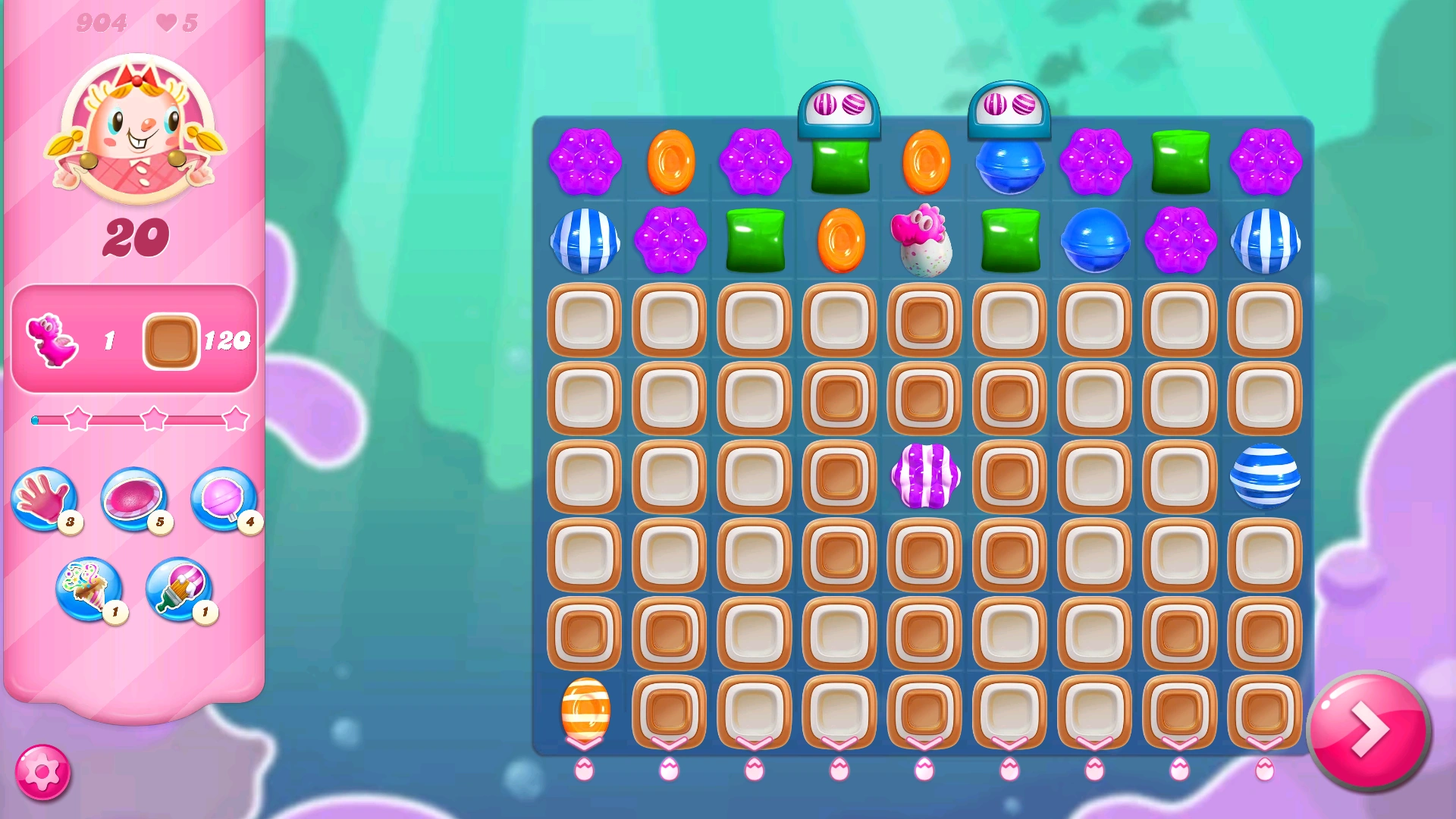Click the left candy dispenser above the board

click(839, 106)
